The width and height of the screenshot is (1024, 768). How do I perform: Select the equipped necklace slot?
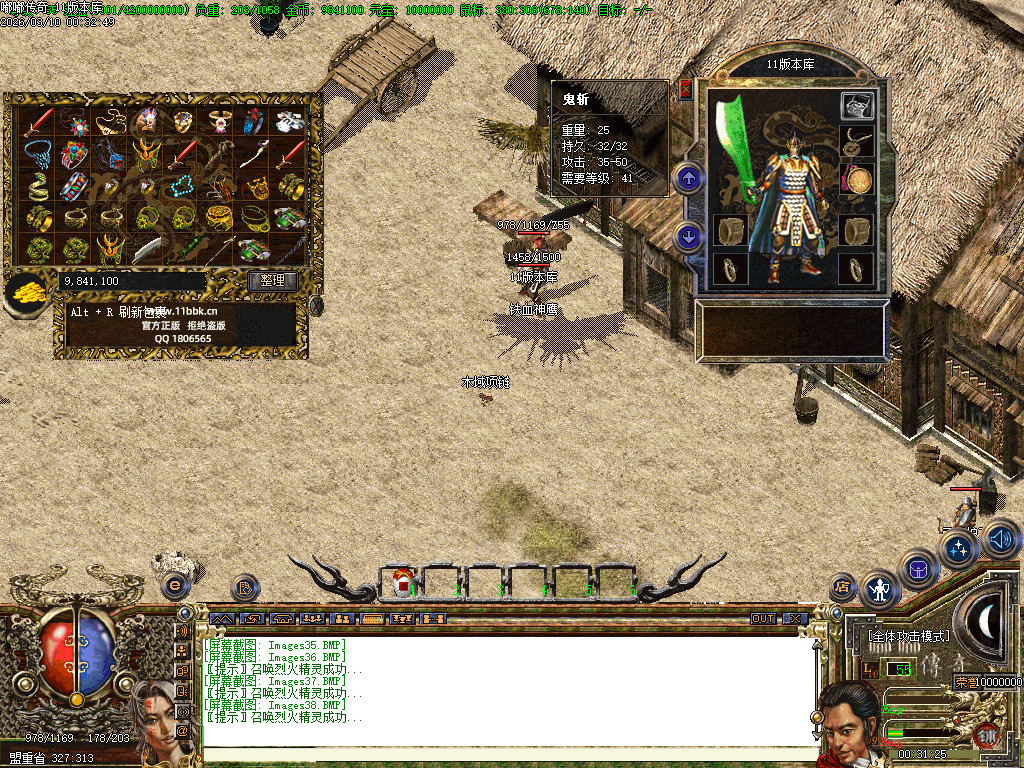point(857,143)
